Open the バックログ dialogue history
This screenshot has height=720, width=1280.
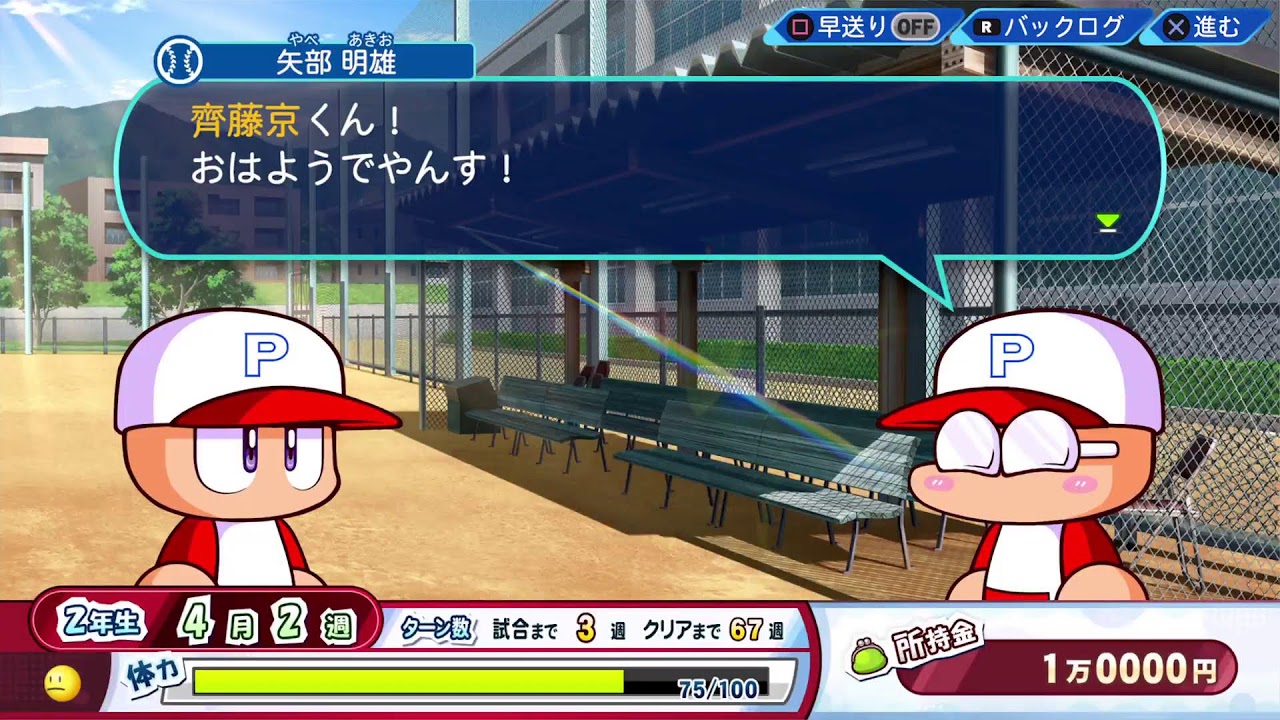[1052, 27]
